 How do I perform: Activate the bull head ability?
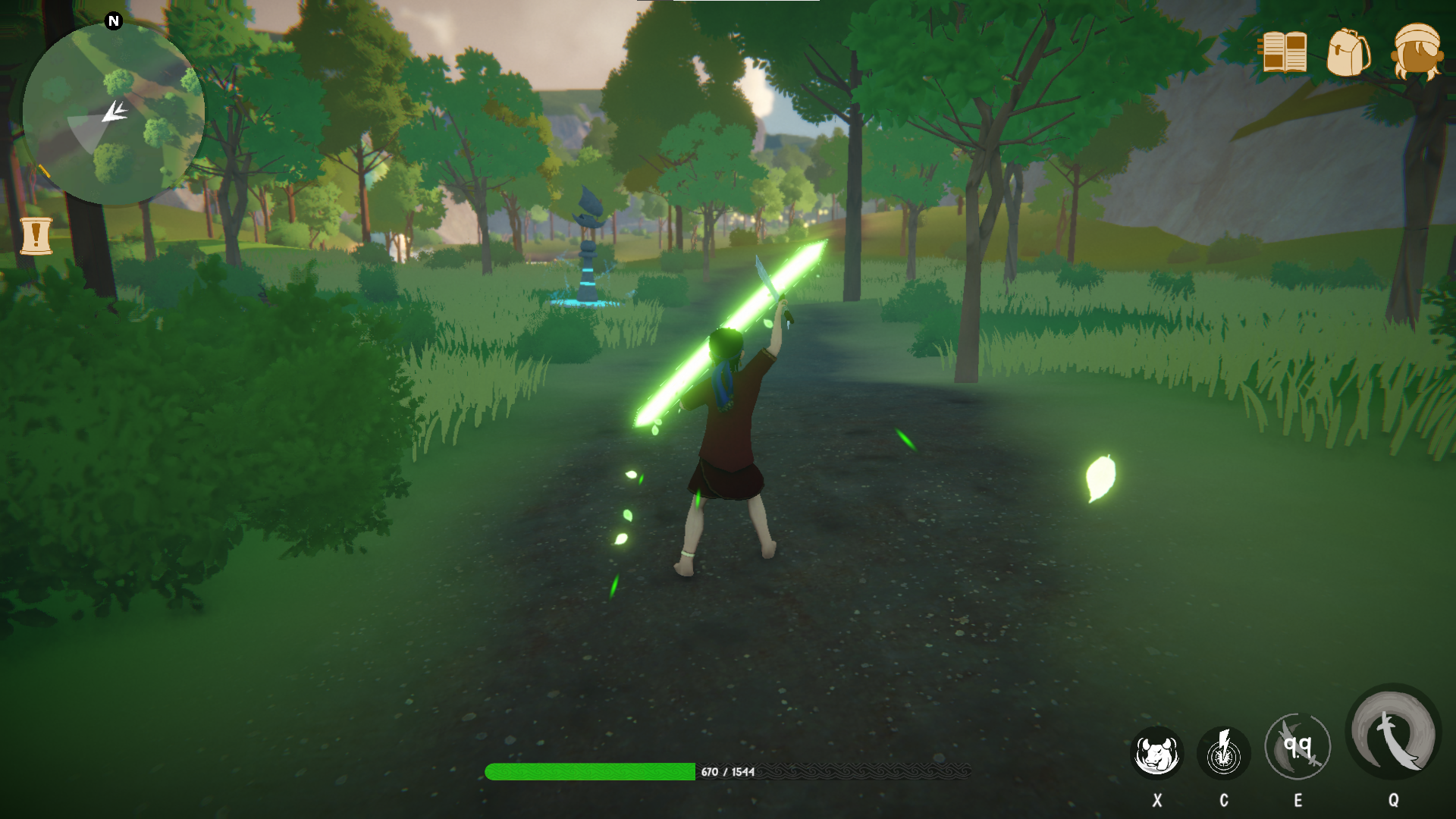[1156, 753]
